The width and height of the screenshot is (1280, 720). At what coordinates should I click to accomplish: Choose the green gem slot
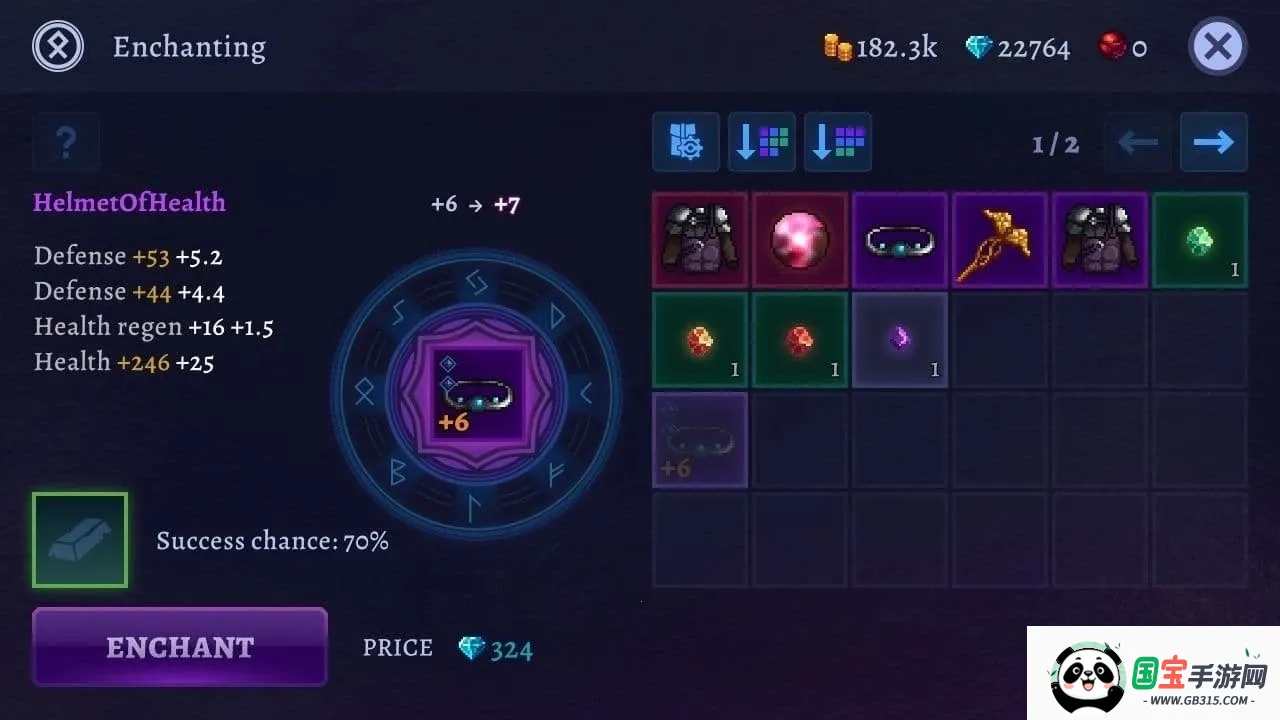point(1200,240)
